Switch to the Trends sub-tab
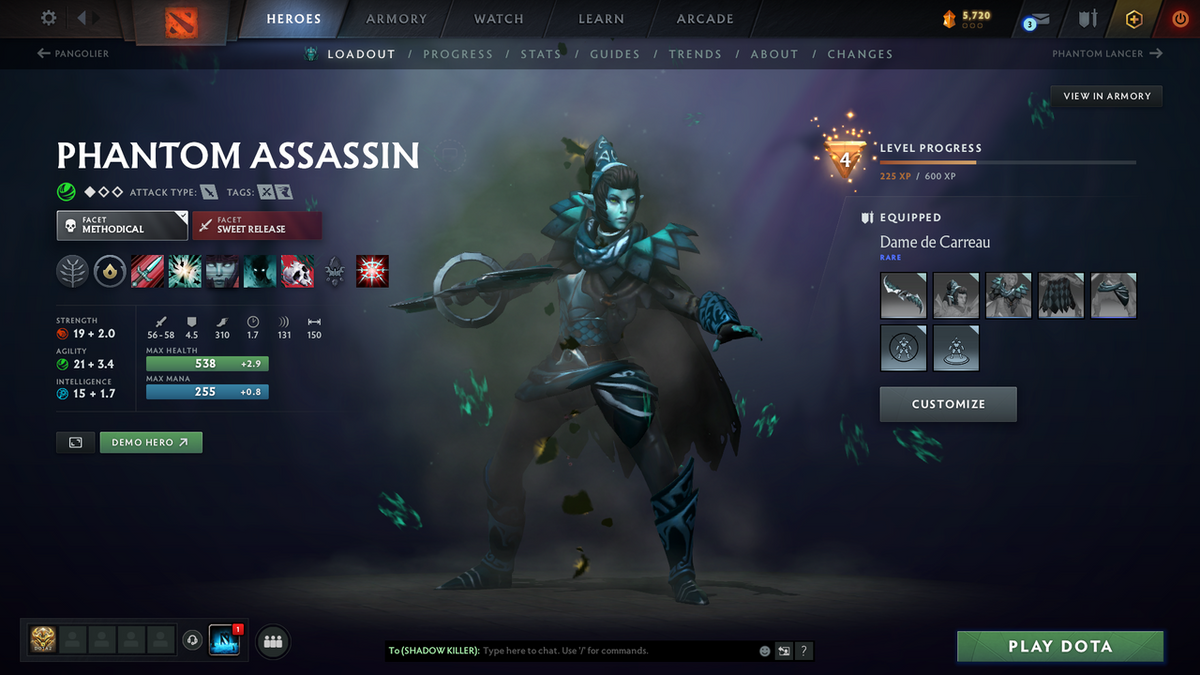This screenshot has height=675, width=1200. click(x=695, y=54)
